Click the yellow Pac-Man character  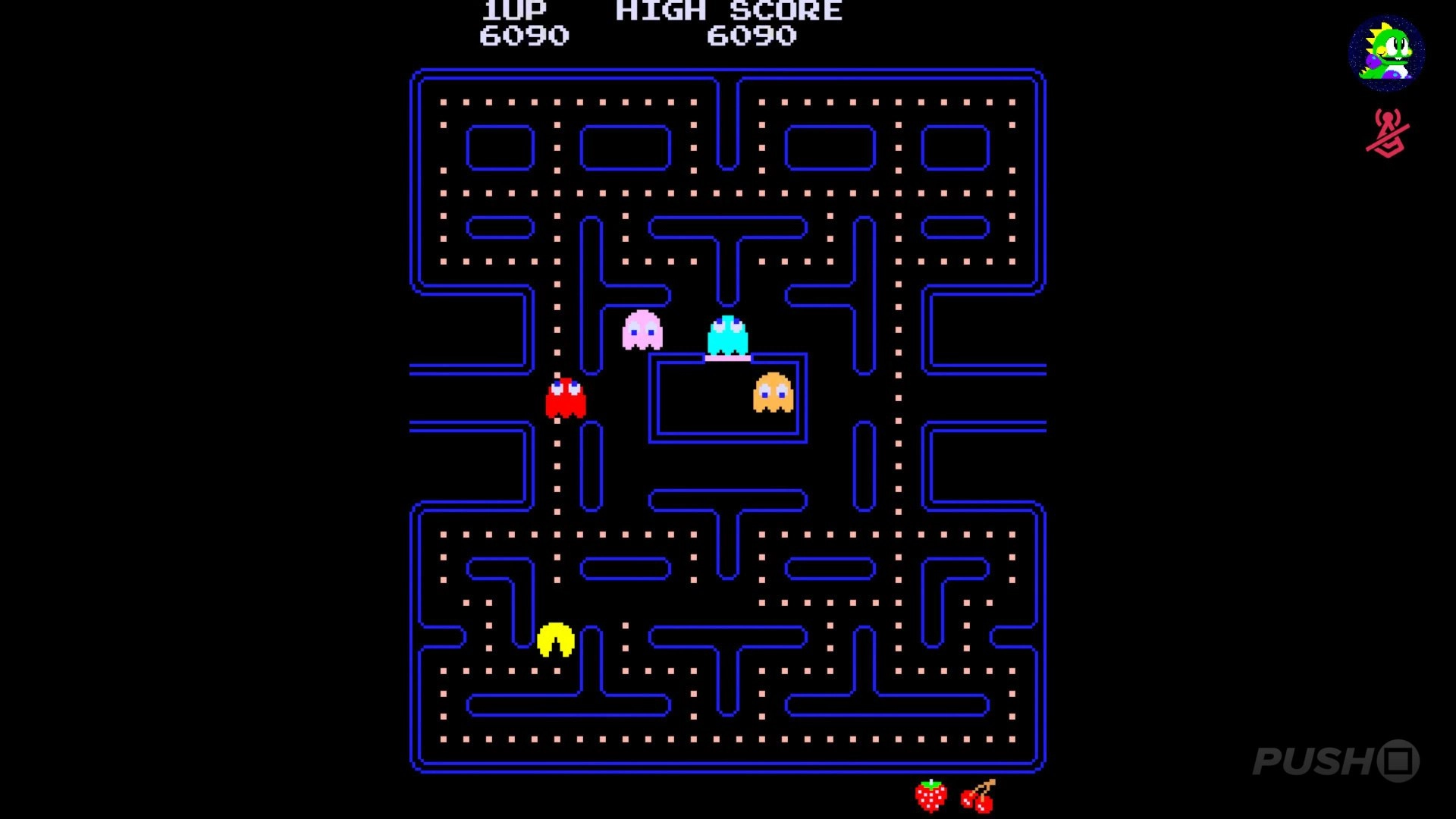point(555,641)
